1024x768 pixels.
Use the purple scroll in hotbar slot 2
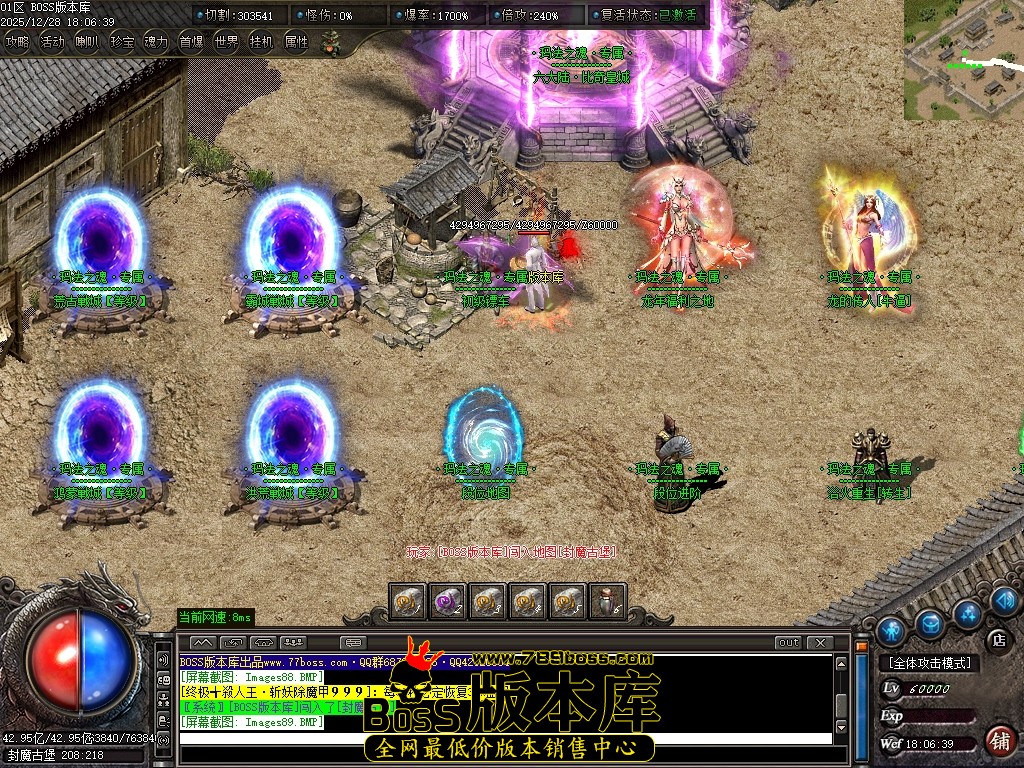[x=446, y=601]
